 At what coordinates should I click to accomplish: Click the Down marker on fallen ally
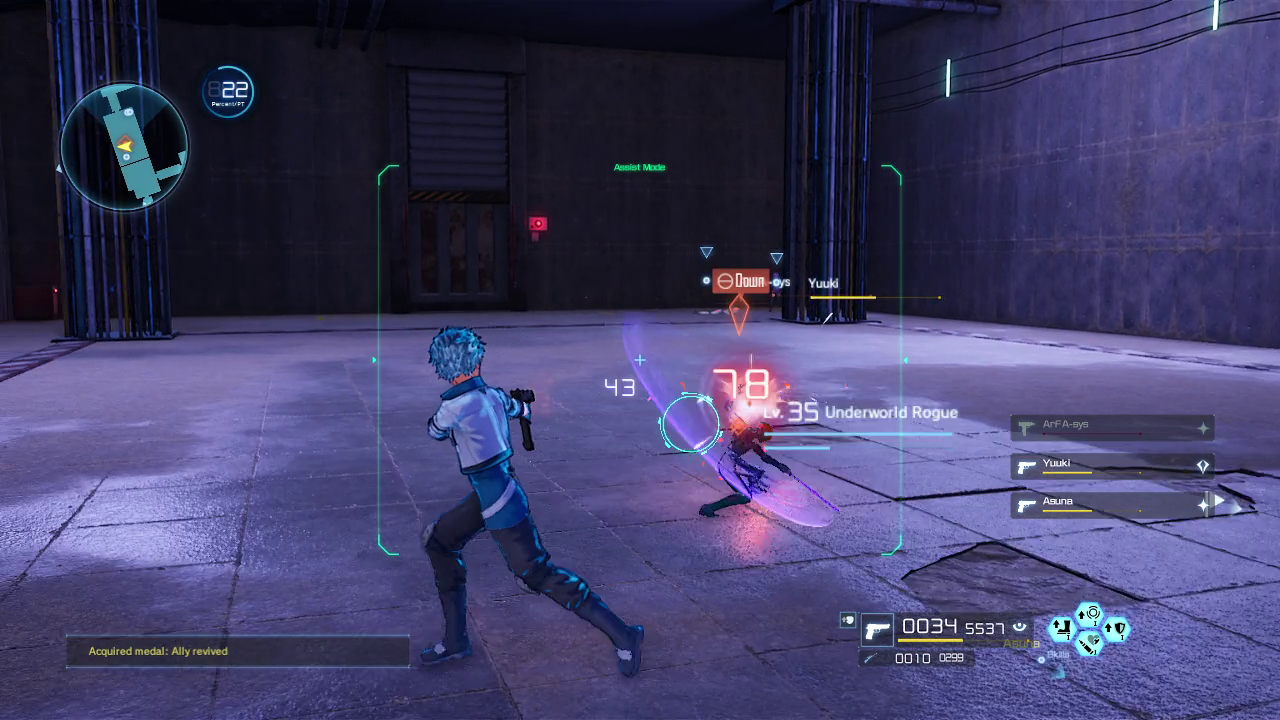click(740, 281)
